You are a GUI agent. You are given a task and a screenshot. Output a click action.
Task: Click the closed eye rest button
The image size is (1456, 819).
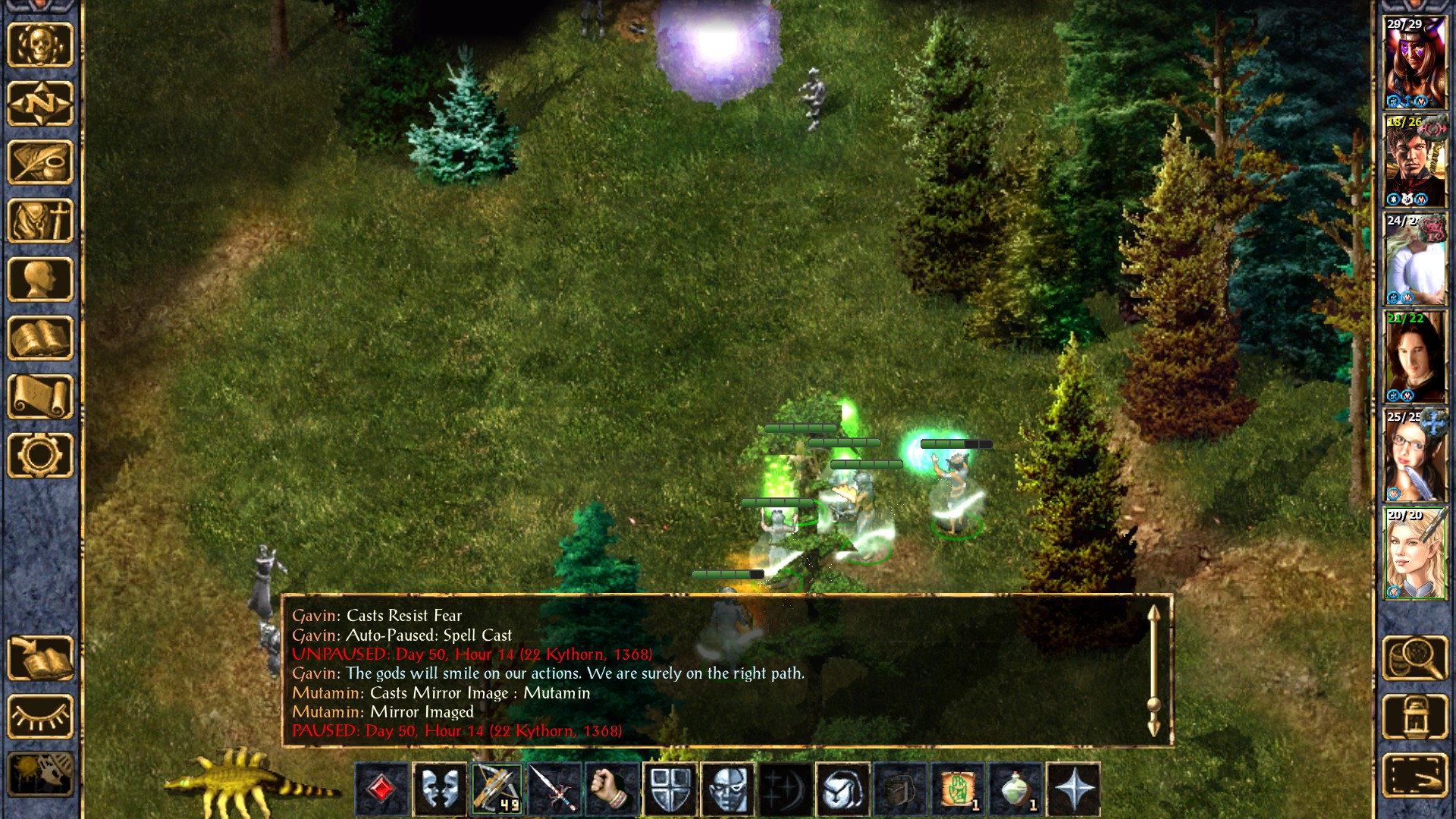(40, 717)
